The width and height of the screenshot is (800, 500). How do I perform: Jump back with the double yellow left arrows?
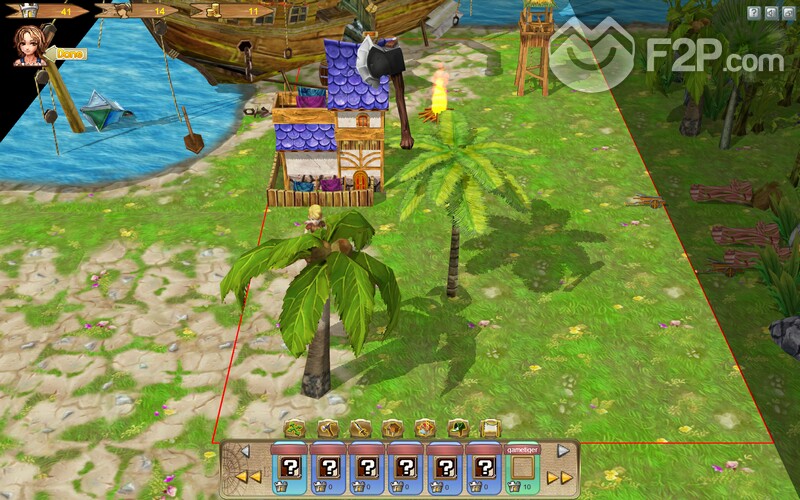tap(248, 477)
